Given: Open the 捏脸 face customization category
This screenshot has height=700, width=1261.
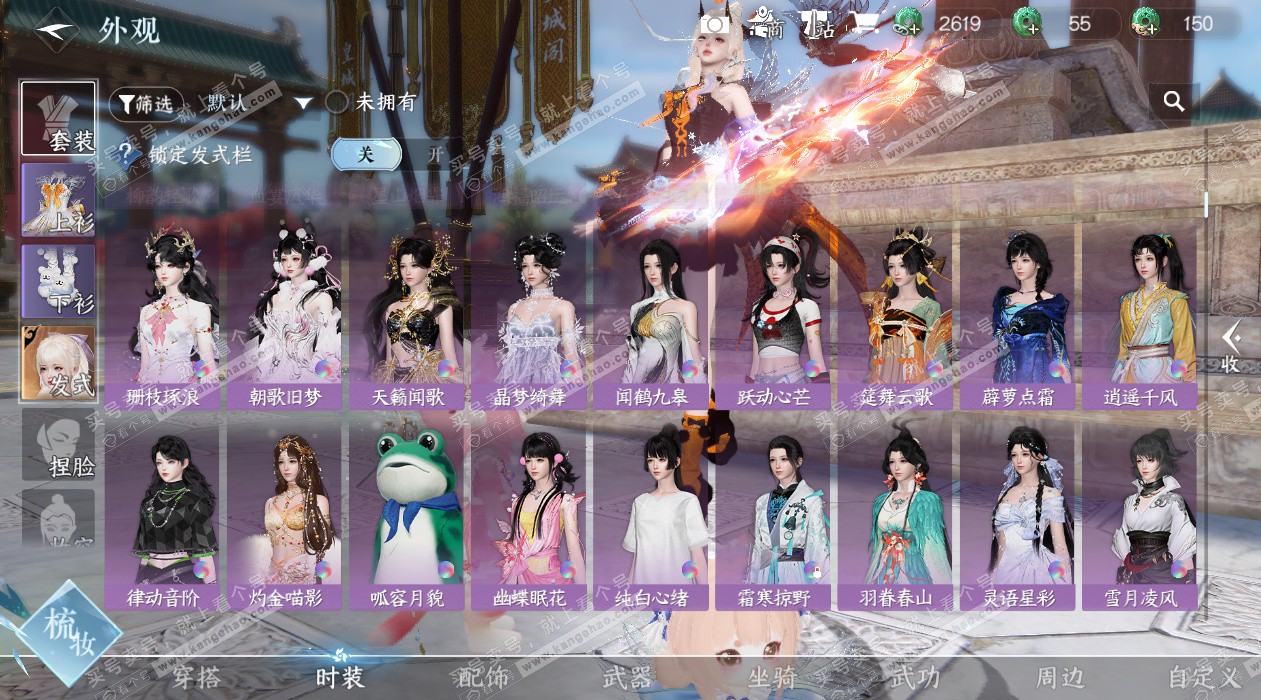Looking at the screenshot, I should [x=59, y=444].
